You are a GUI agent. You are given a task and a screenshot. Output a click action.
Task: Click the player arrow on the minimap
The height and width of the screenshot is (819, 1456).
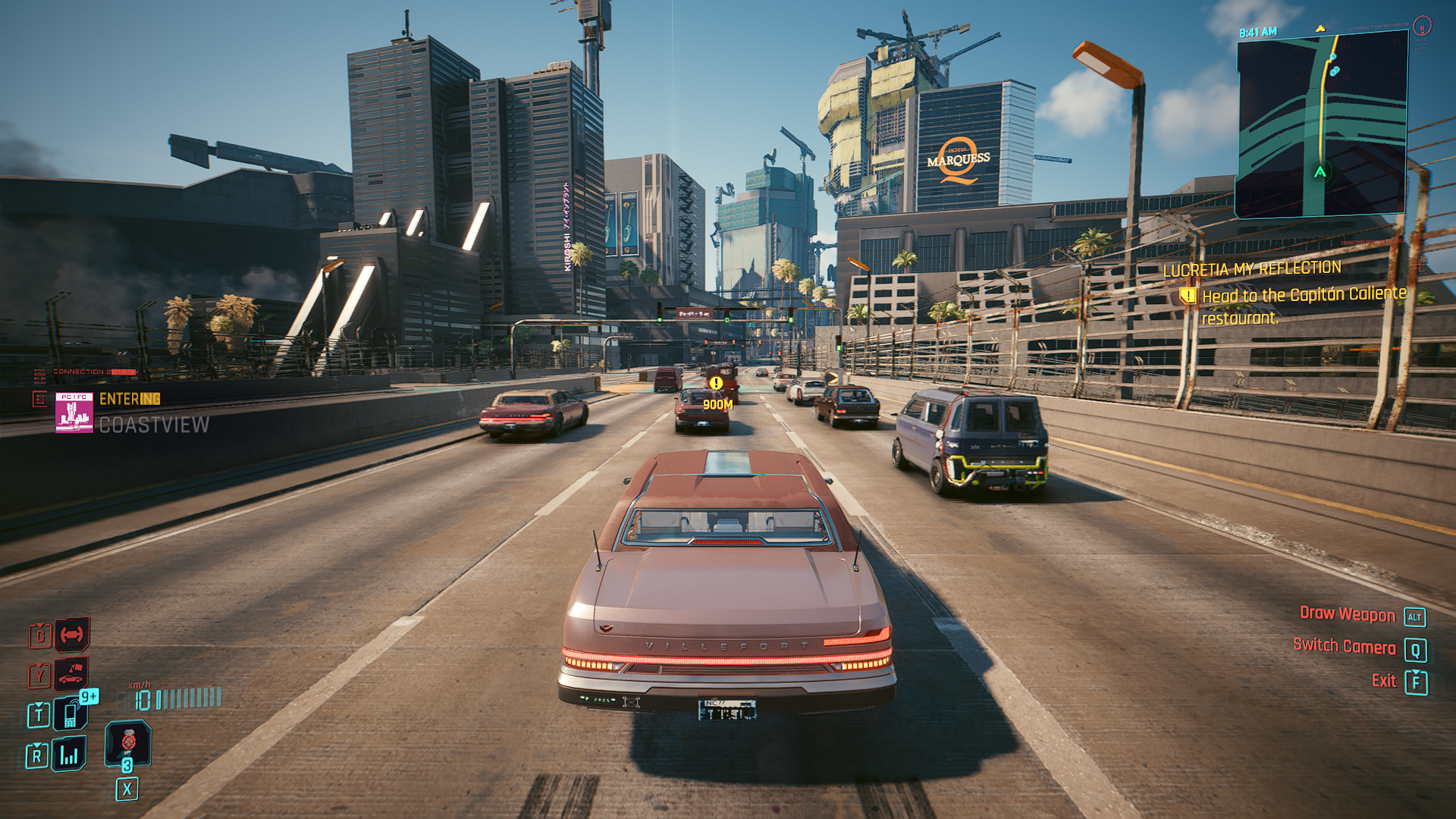pyautogui.click(x=1320, y=172)
